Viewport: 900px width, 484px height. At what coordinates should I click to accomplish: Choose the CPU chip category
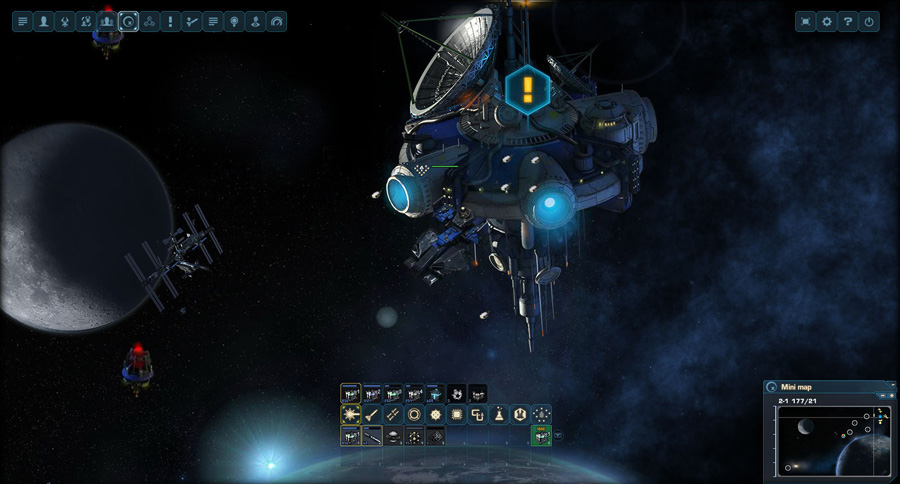coord(456,414)
